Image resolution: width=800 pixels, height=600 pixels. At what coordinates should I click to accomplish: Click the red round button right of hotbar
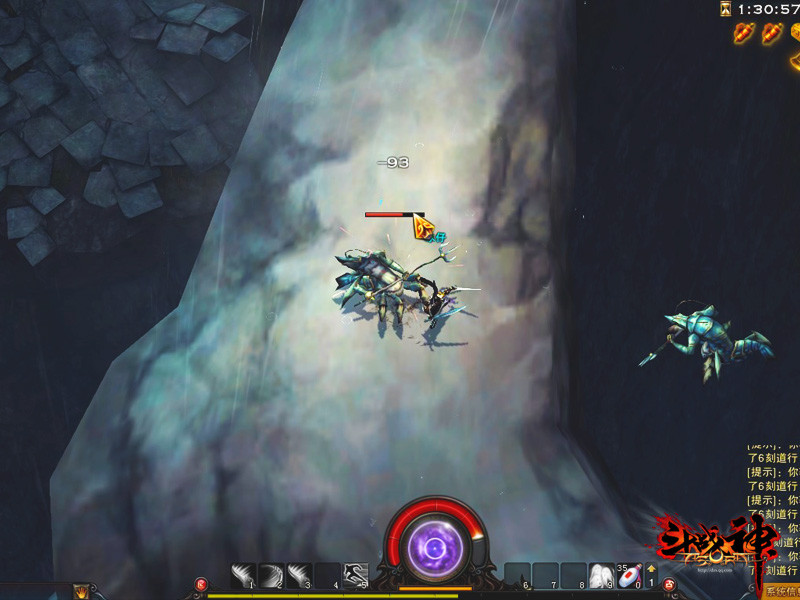tap(669, 583)
